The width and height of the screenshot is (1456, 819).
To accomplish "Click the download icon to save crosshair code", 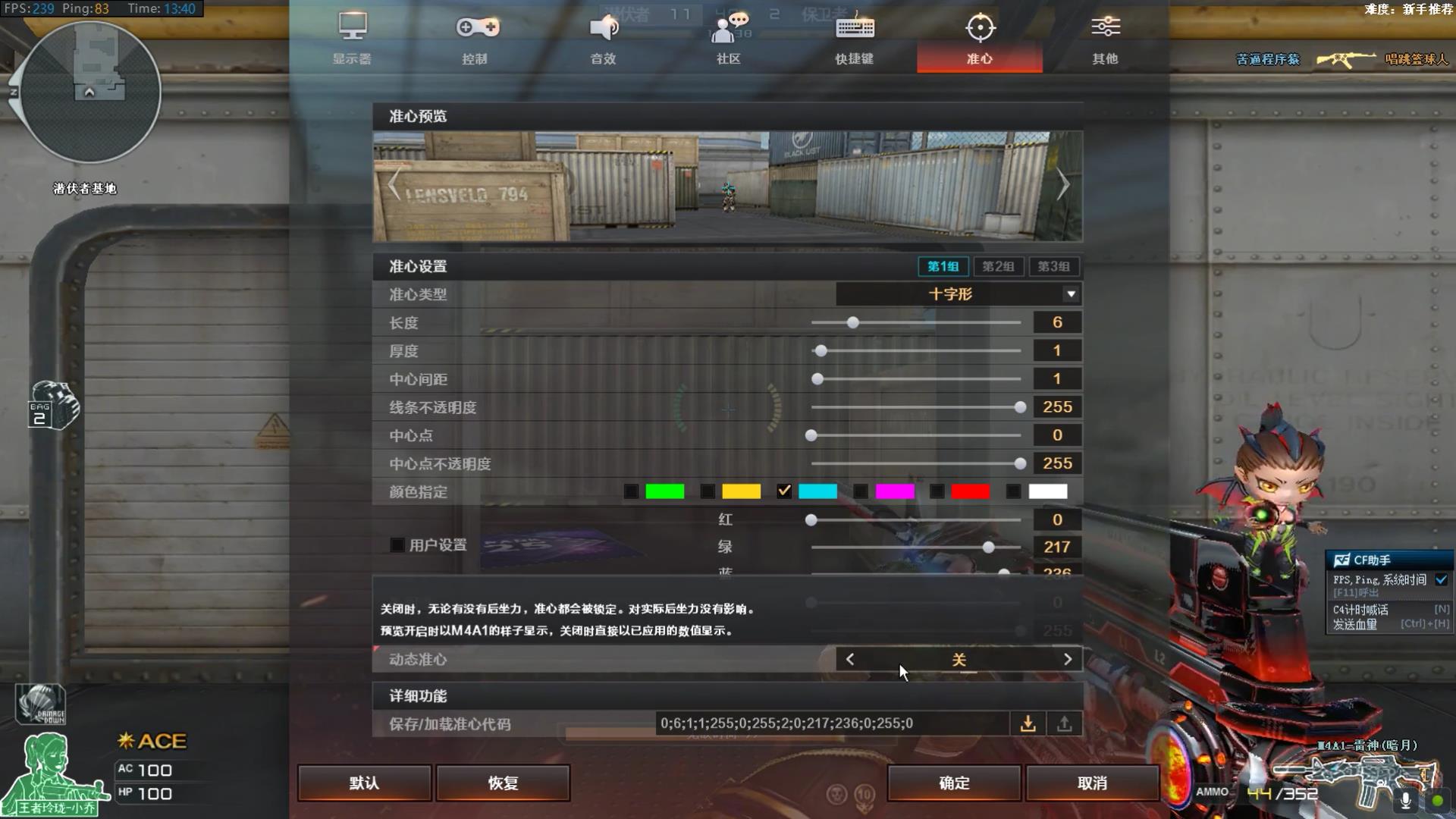I will coord(1028,723).
